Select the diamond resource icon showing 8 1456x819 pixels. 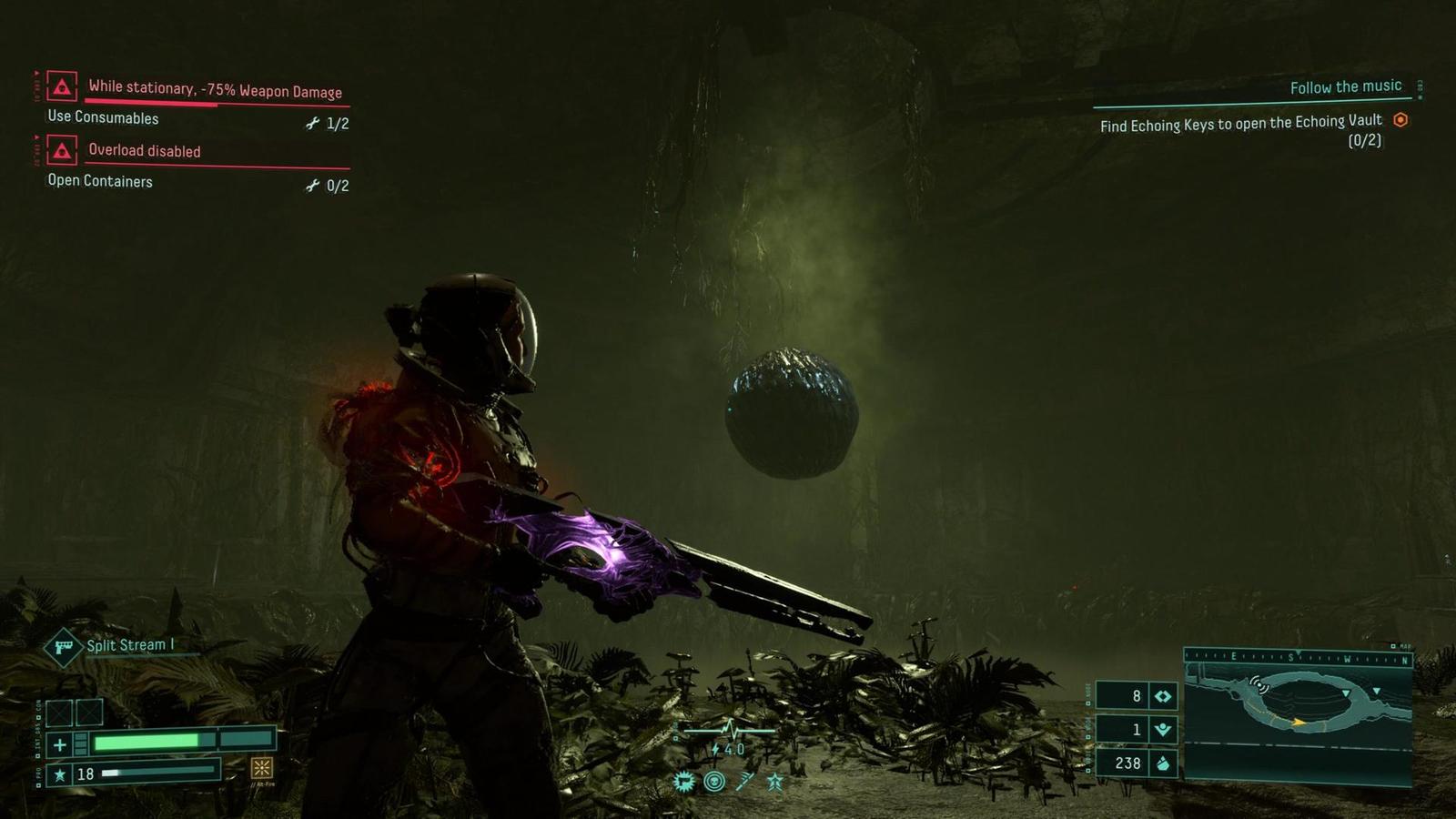(1163, 696)
